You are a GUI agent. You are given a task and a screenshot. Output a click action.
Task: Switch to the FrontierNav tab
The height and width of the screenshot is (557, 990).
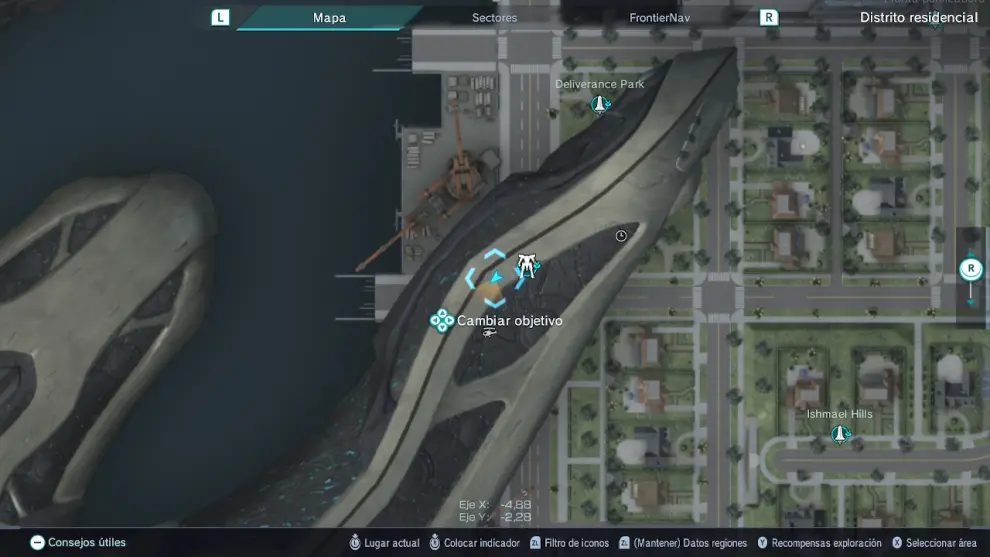(660, 18)
